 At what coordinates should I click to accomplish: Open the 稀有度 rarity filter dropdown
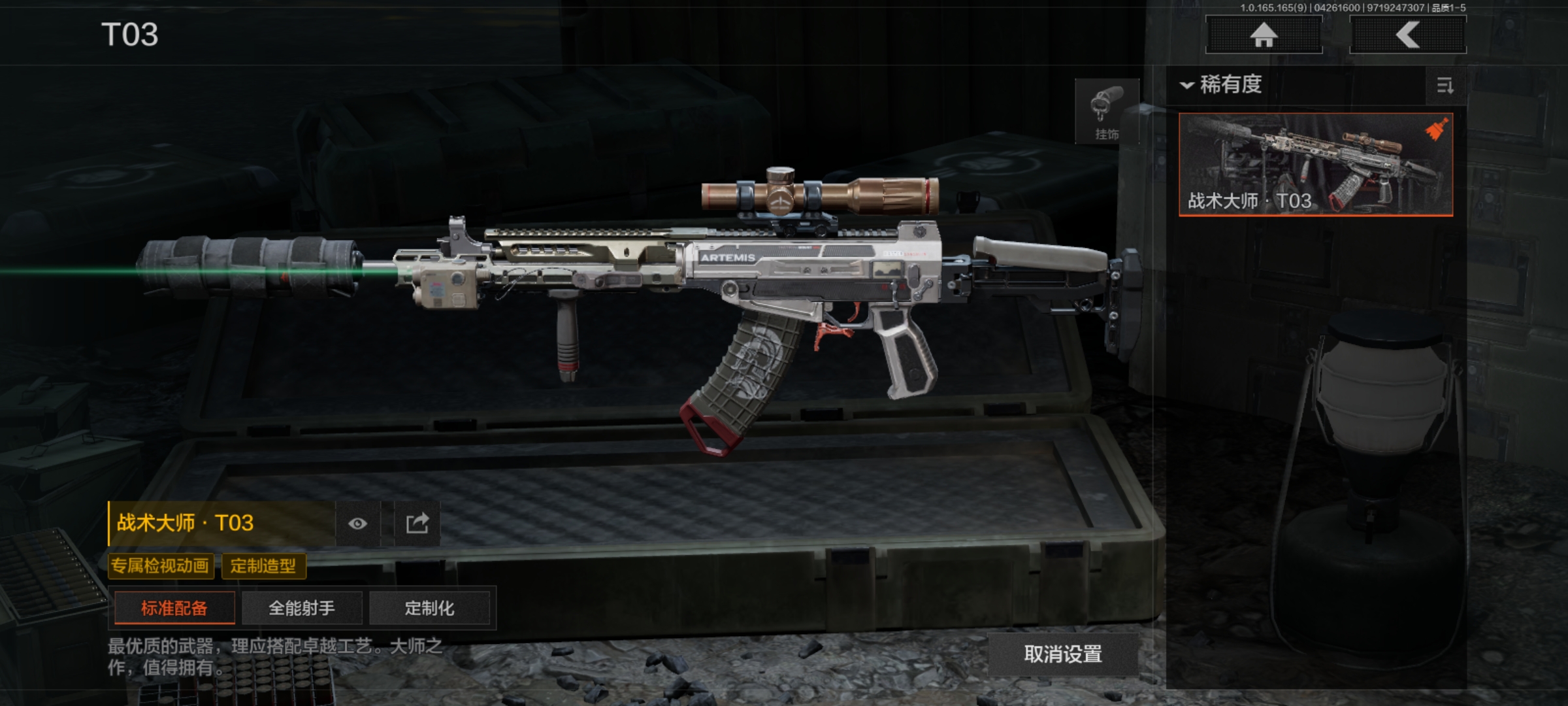[1222, 85]
